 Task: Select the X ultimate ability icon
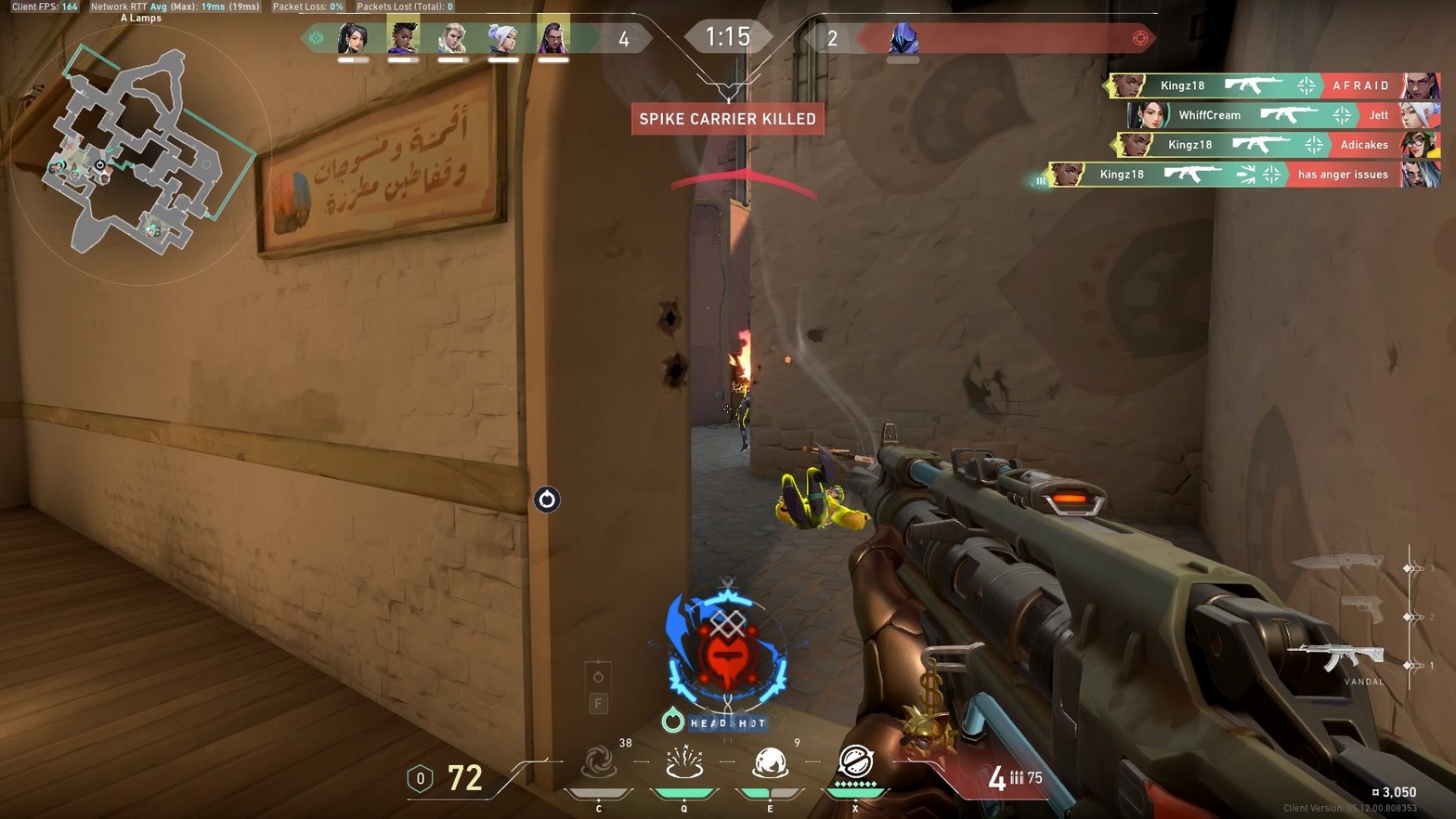point(854,761)
